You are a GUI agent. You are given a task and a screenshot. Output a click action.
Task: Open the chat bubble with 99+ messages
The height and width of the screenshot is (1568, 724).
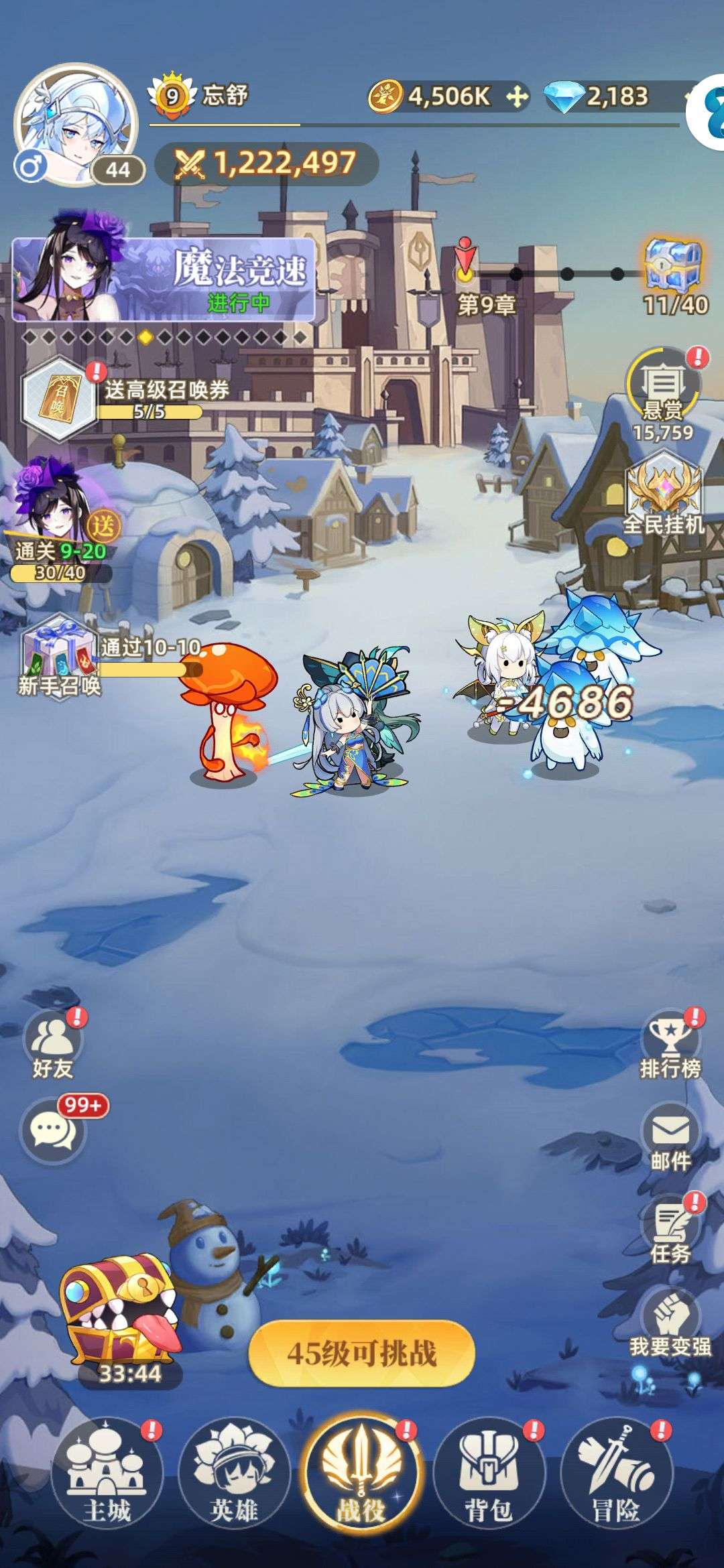point(54,1132)
